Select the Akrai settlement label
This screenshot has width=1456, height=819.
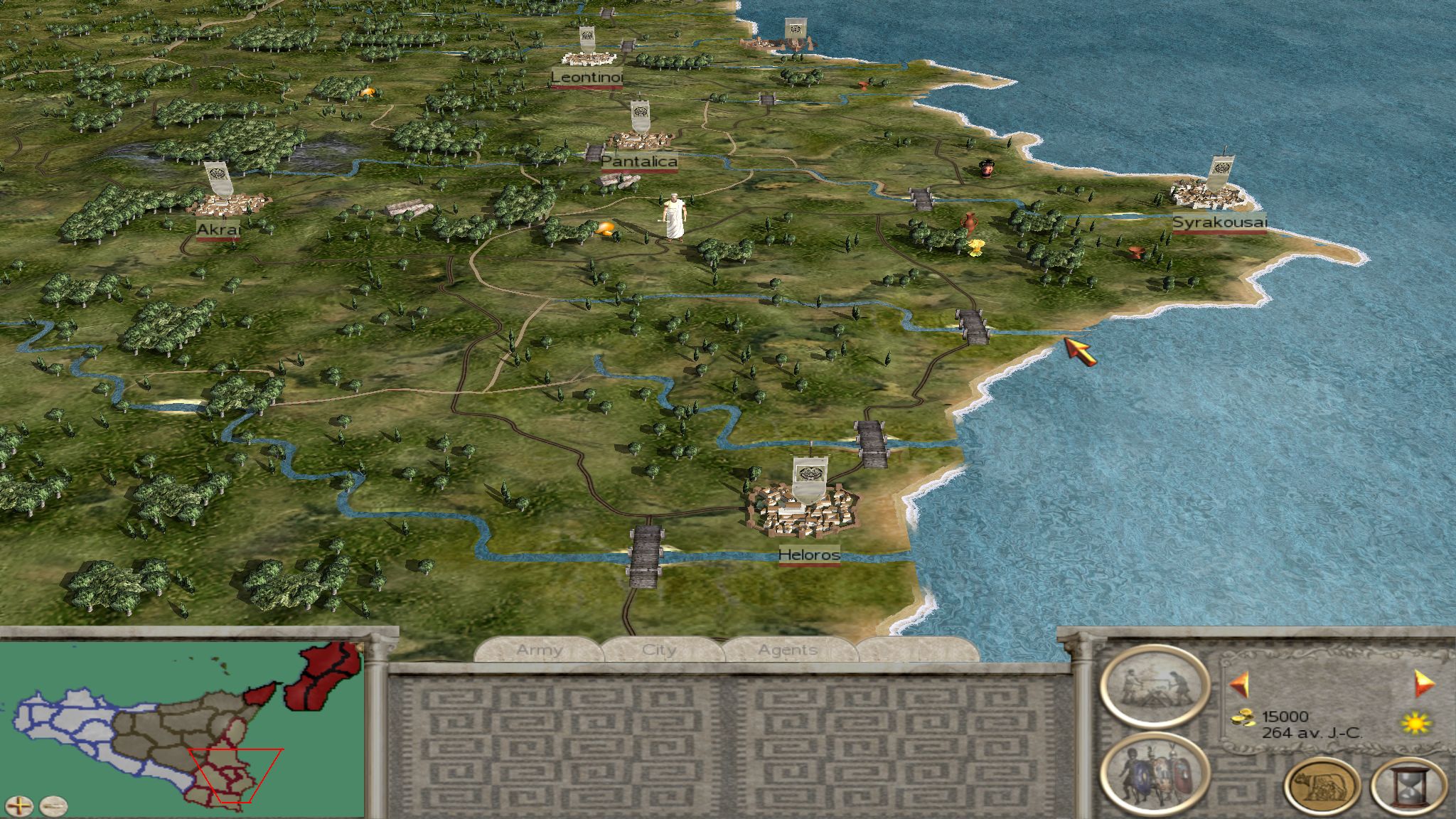[218, 230]
